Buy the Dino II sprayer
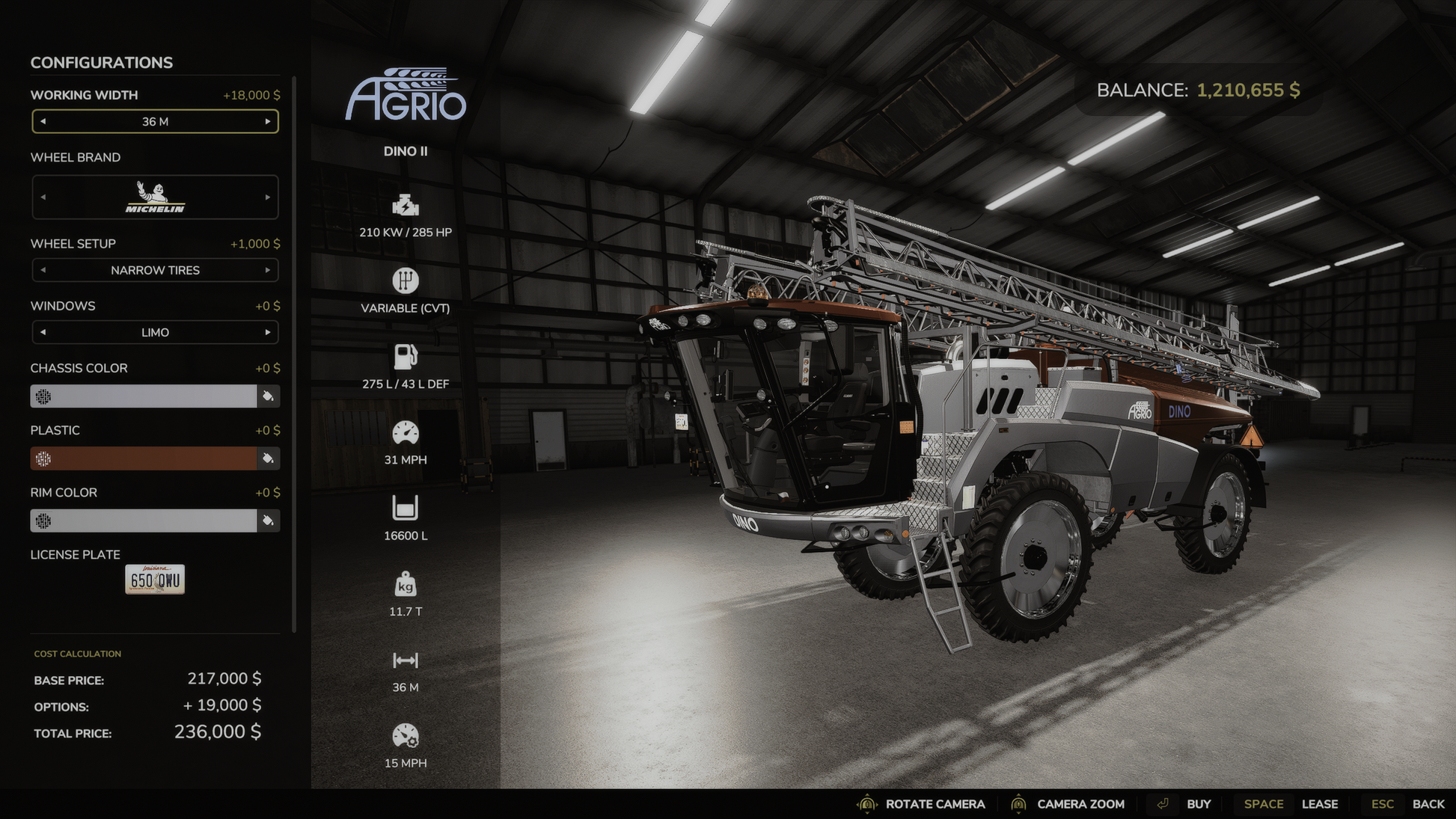Image resolution: width=1456 pixels, height=819 pixels. point(1198,804)
